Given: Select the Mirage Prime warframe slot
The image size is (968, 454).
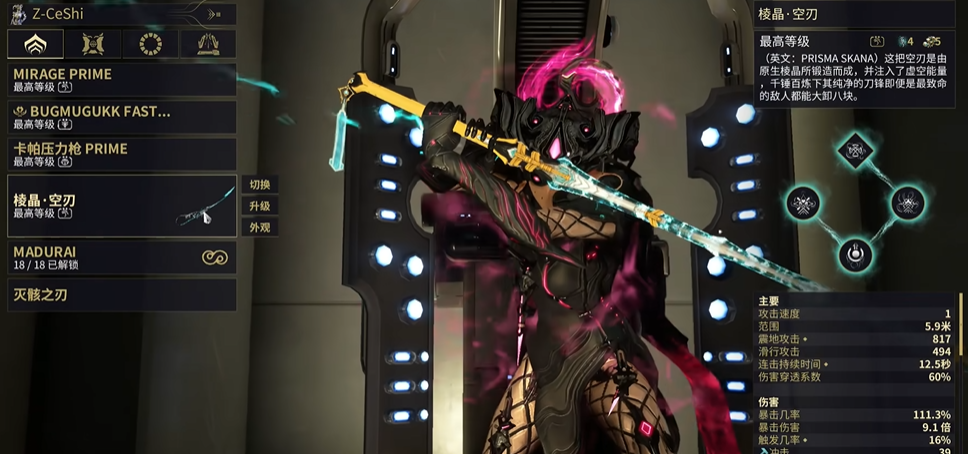Looking at the screenshot, I should [x=121, y=80].
